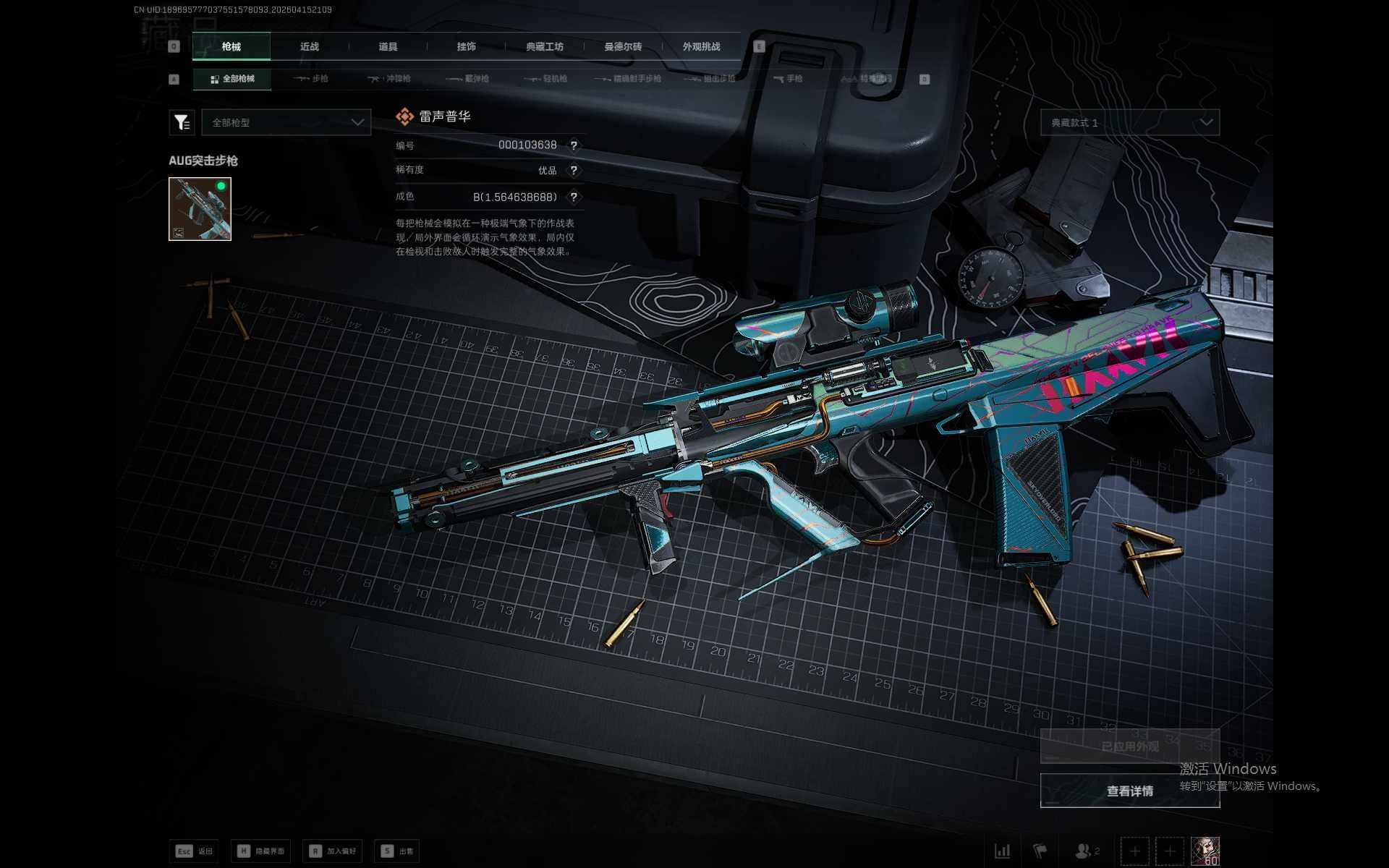
Task: Select the 枪械 firearms tab
Action: click(x=231, y=46)
